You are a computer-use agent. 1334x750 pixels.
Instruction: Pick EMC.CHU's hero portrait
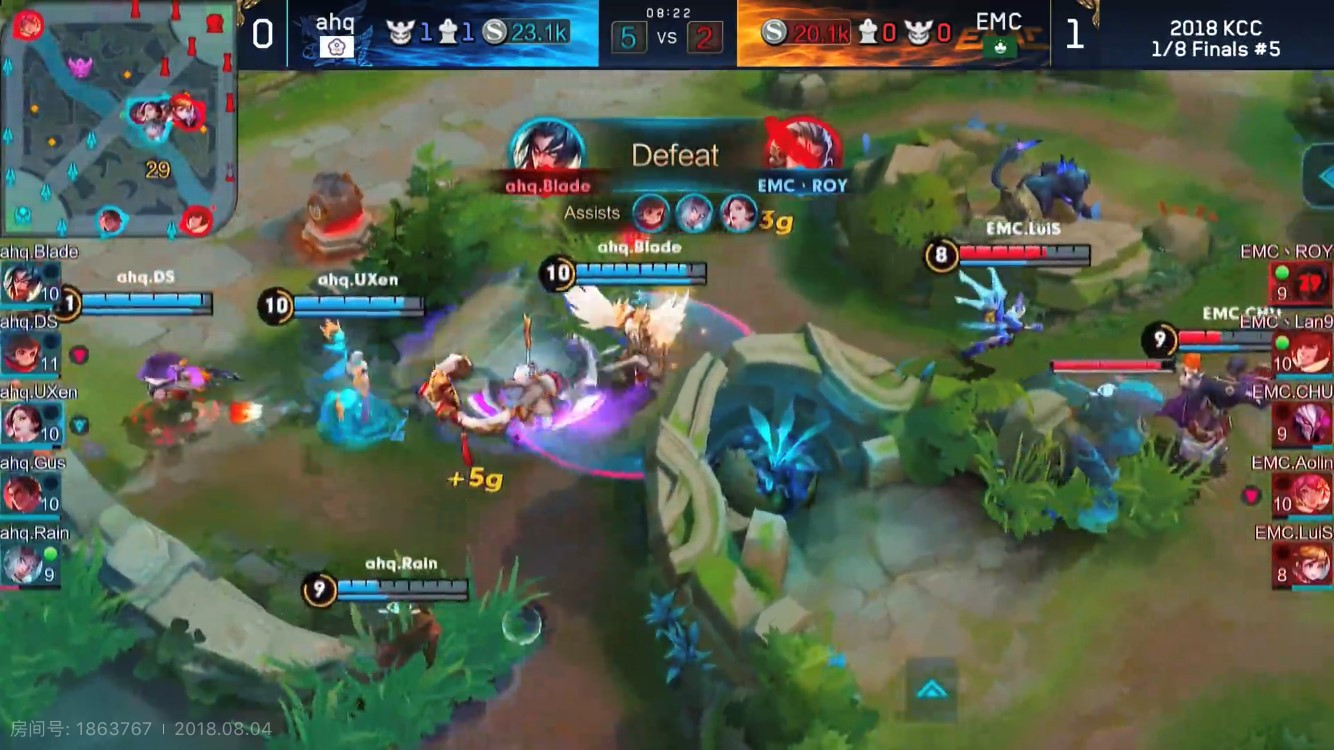tap(1312, 424)
